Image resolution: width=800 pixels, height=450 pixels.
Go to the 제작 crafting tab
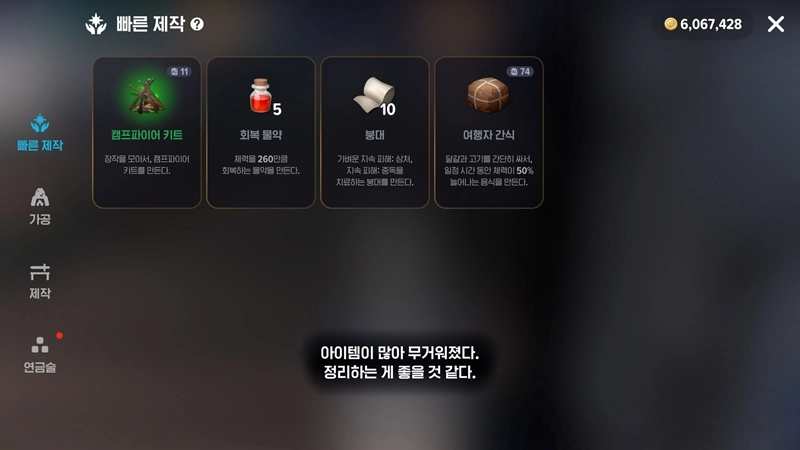coord(40,280)
